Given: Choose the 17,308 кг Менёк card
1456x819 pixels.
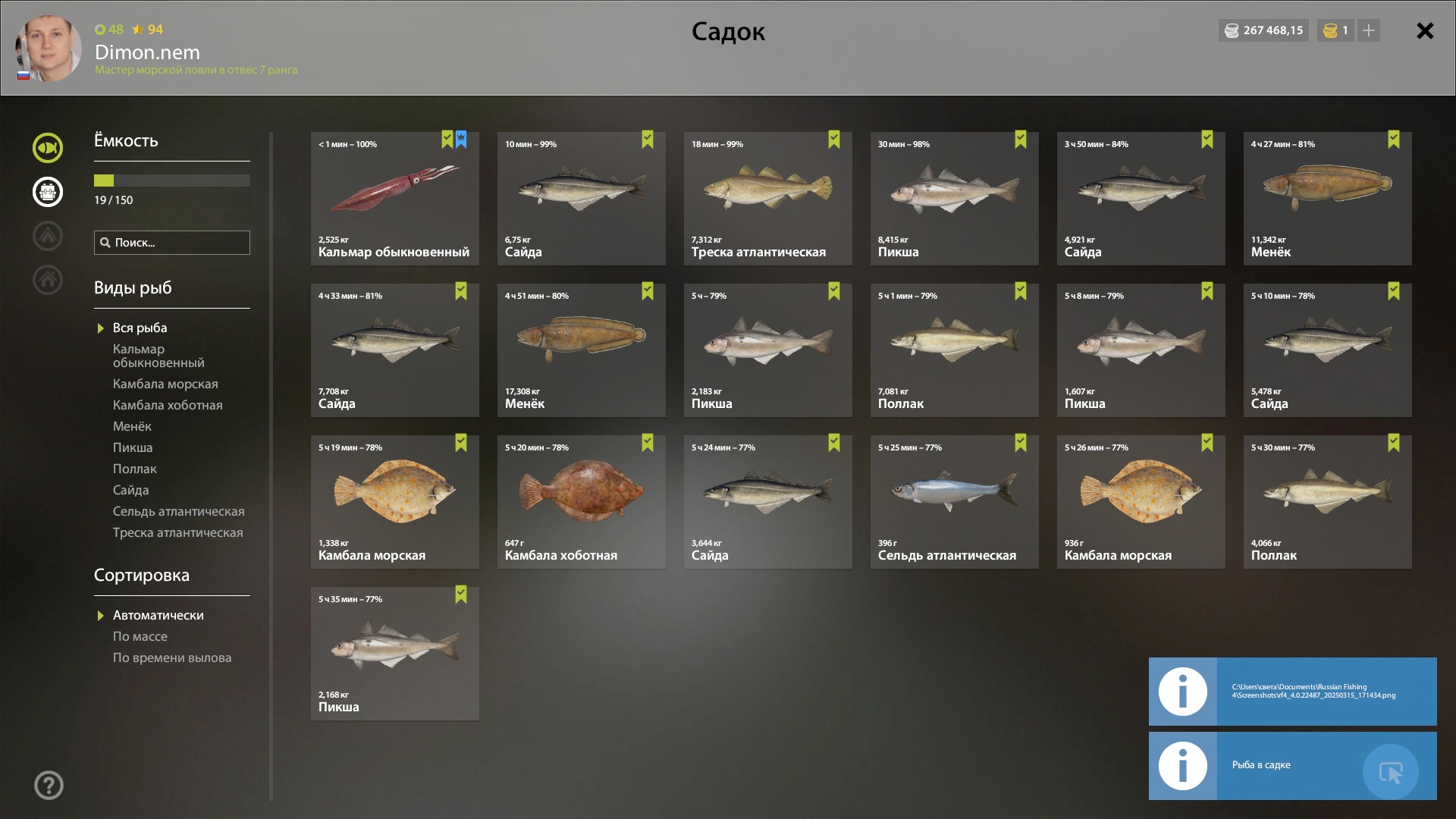Looking at the screenshot, I should (581, 350).
